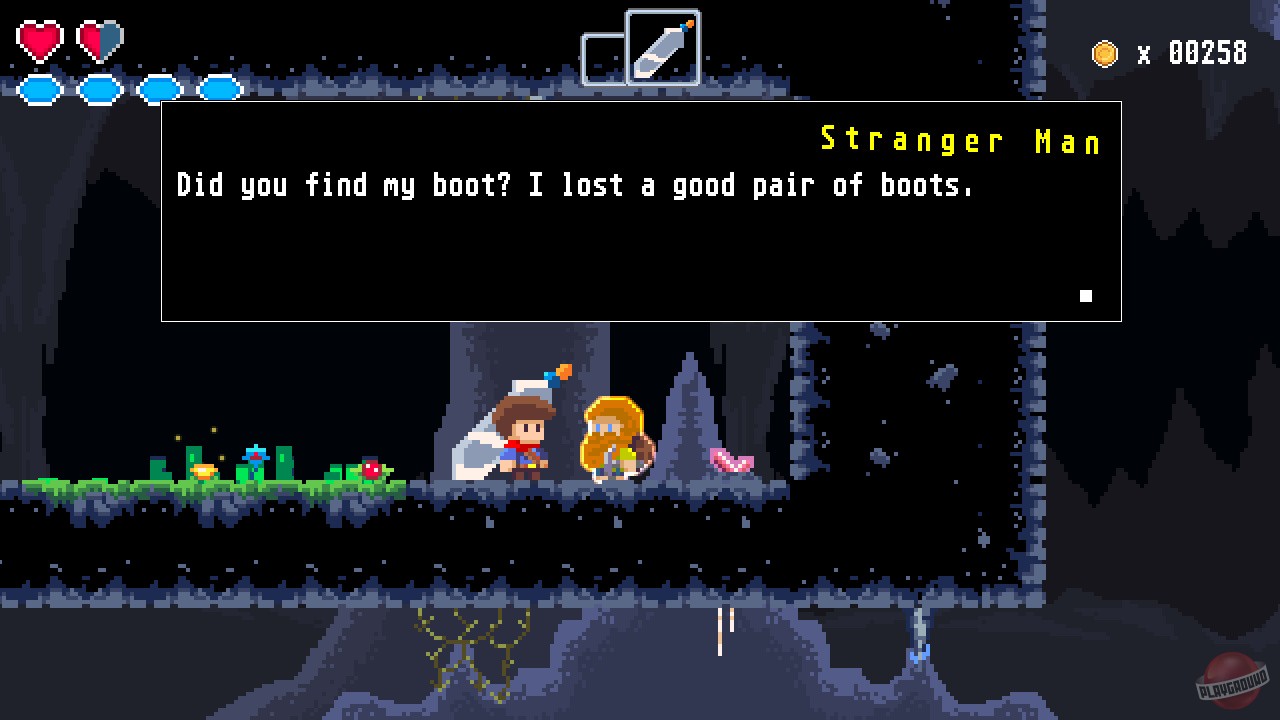Click the first blue energy gem

(x=40, y=89)
